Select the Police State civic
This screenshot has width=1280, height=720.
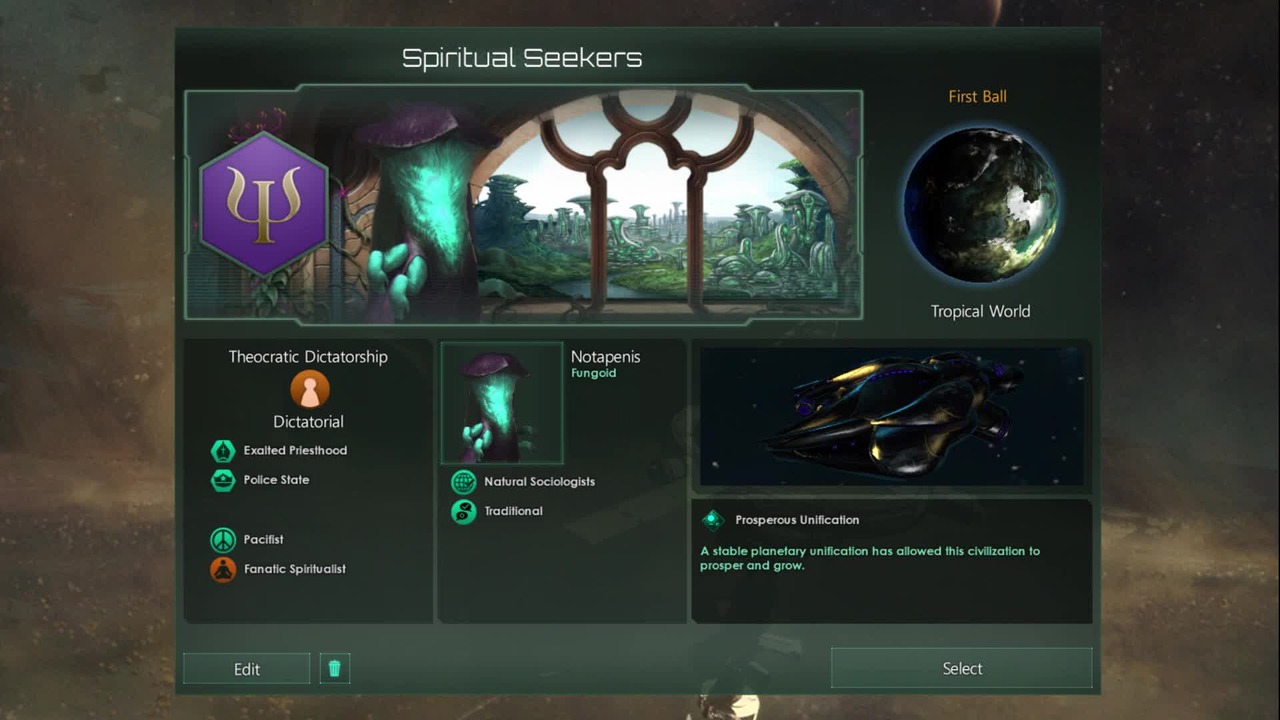click(x=223, y=480)
